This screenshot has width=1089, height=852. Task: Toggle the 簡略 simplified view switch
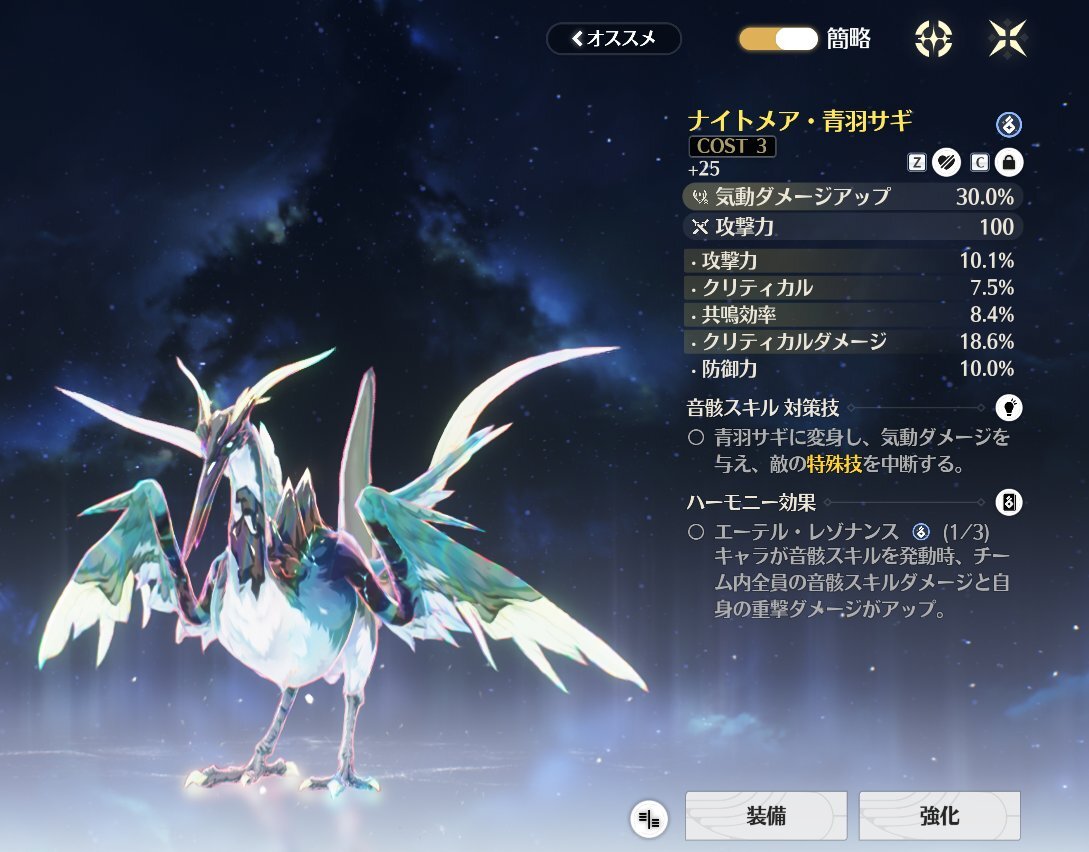778,39
